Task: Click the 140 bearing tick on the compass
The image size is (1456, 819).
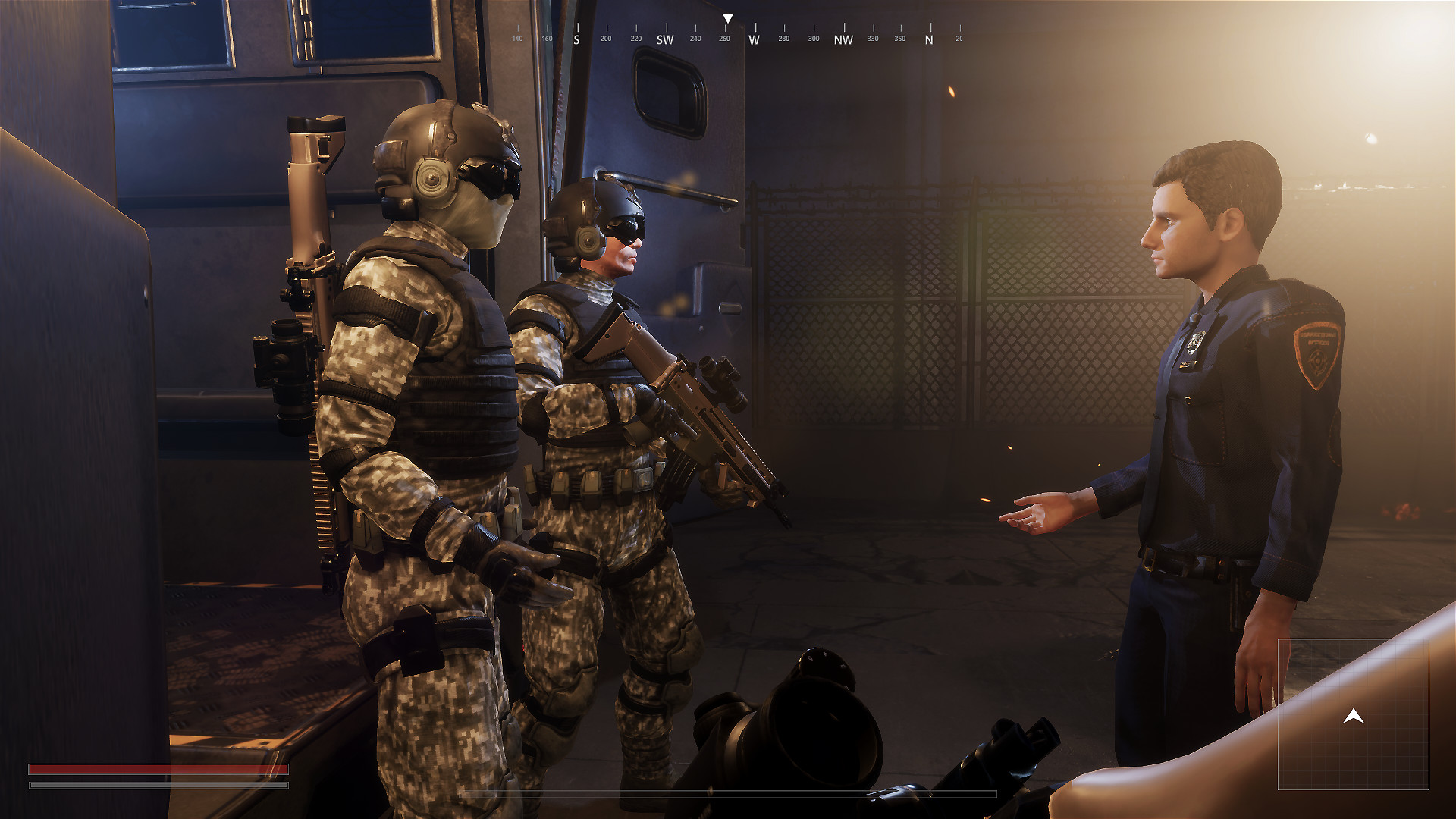Action: [516, 36]
